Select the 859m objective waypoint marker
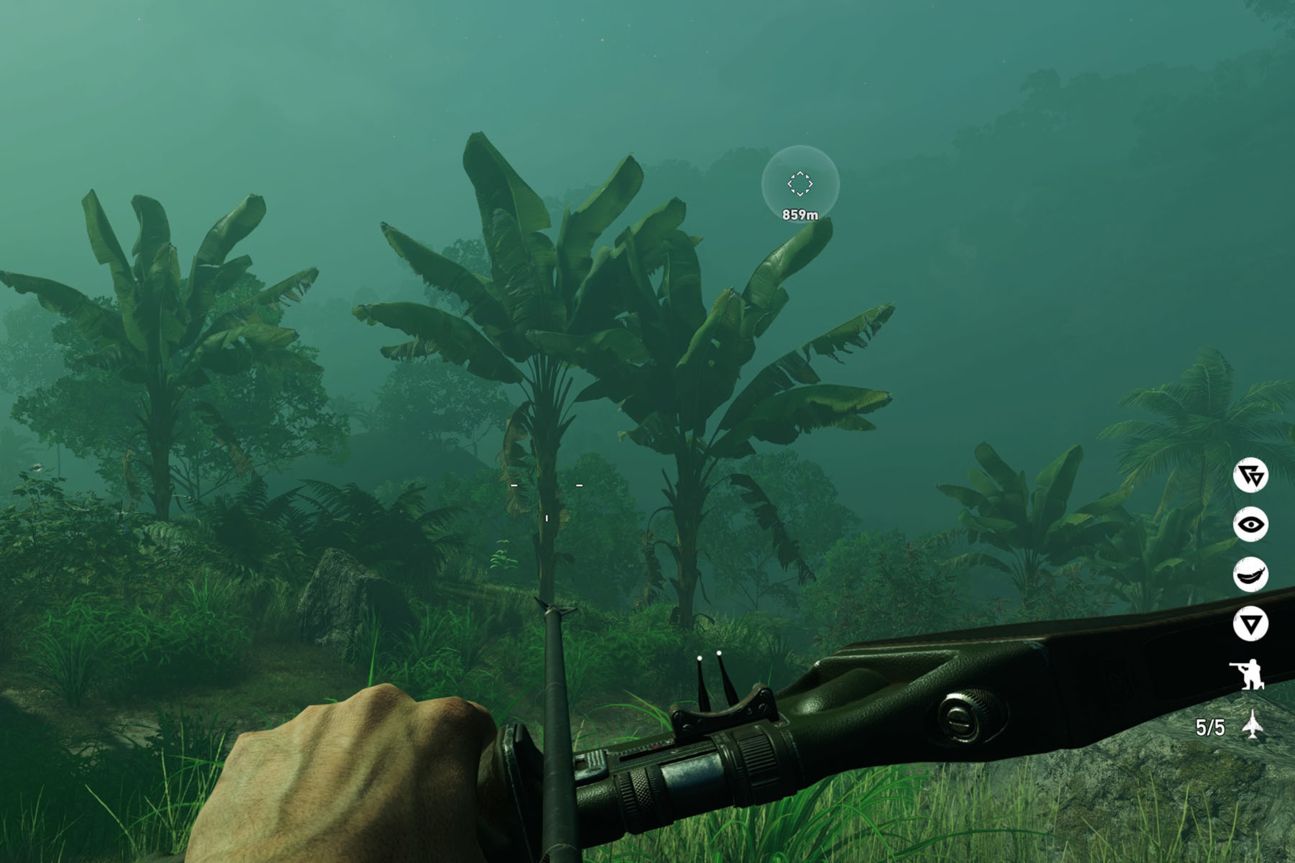1295x863 pixels. (x=800, y=184)
